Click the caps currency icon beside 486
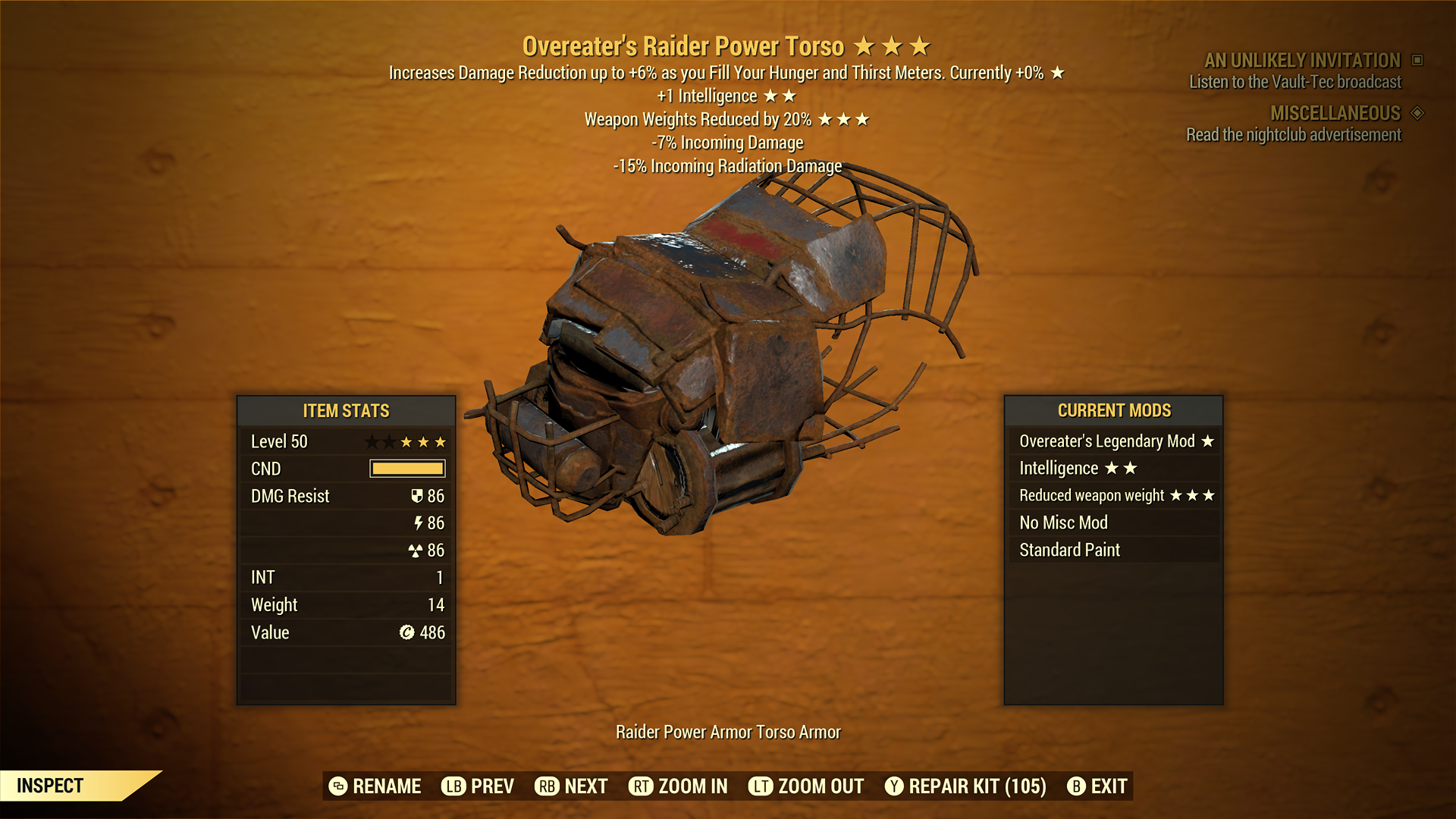Image resolution: width=1456 pixels, height=819 pixels. [406, 632]
